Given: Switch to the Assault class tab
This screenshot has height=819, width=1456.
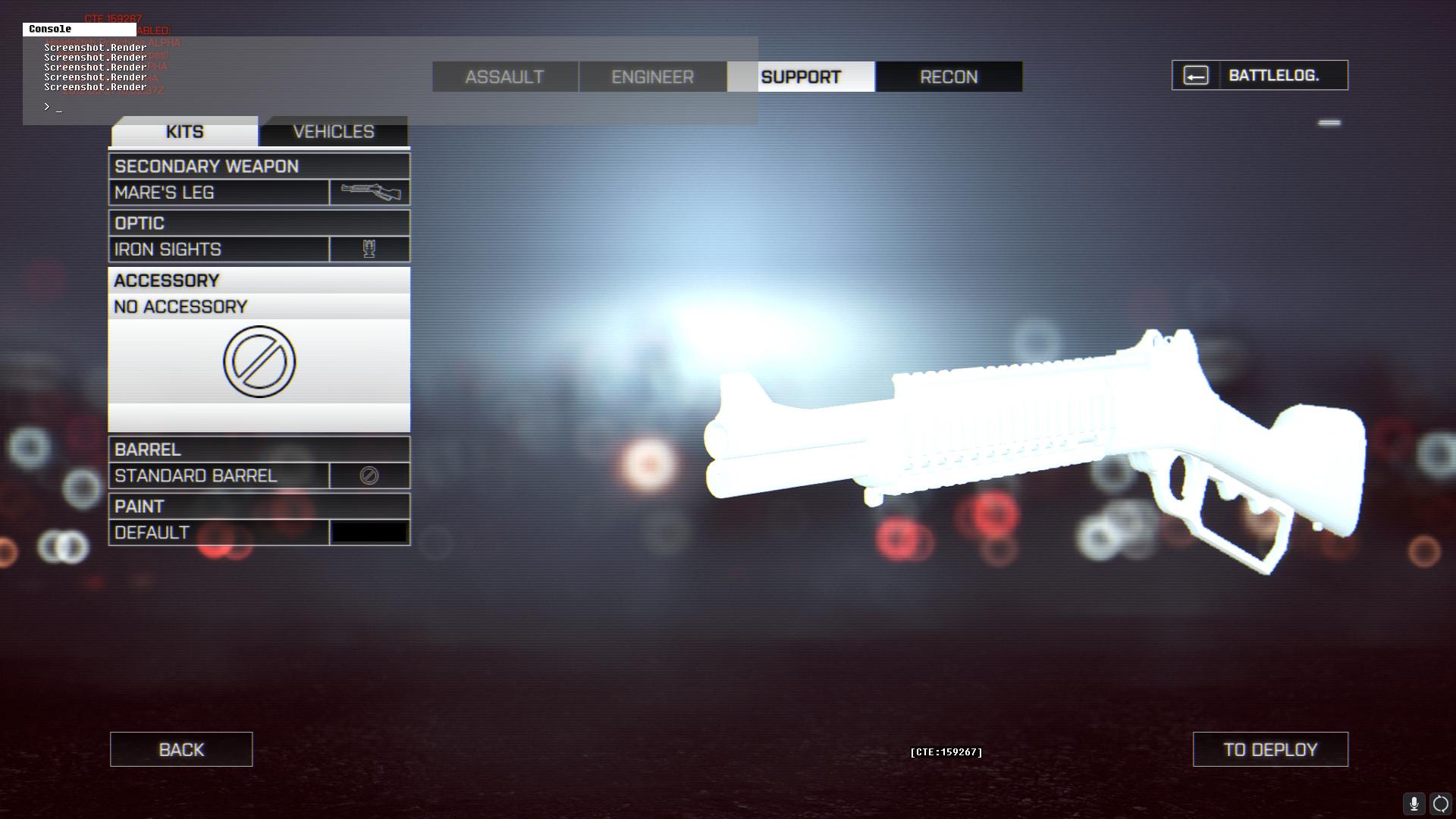Looking at the screenshot, I should tap(504, 77).
